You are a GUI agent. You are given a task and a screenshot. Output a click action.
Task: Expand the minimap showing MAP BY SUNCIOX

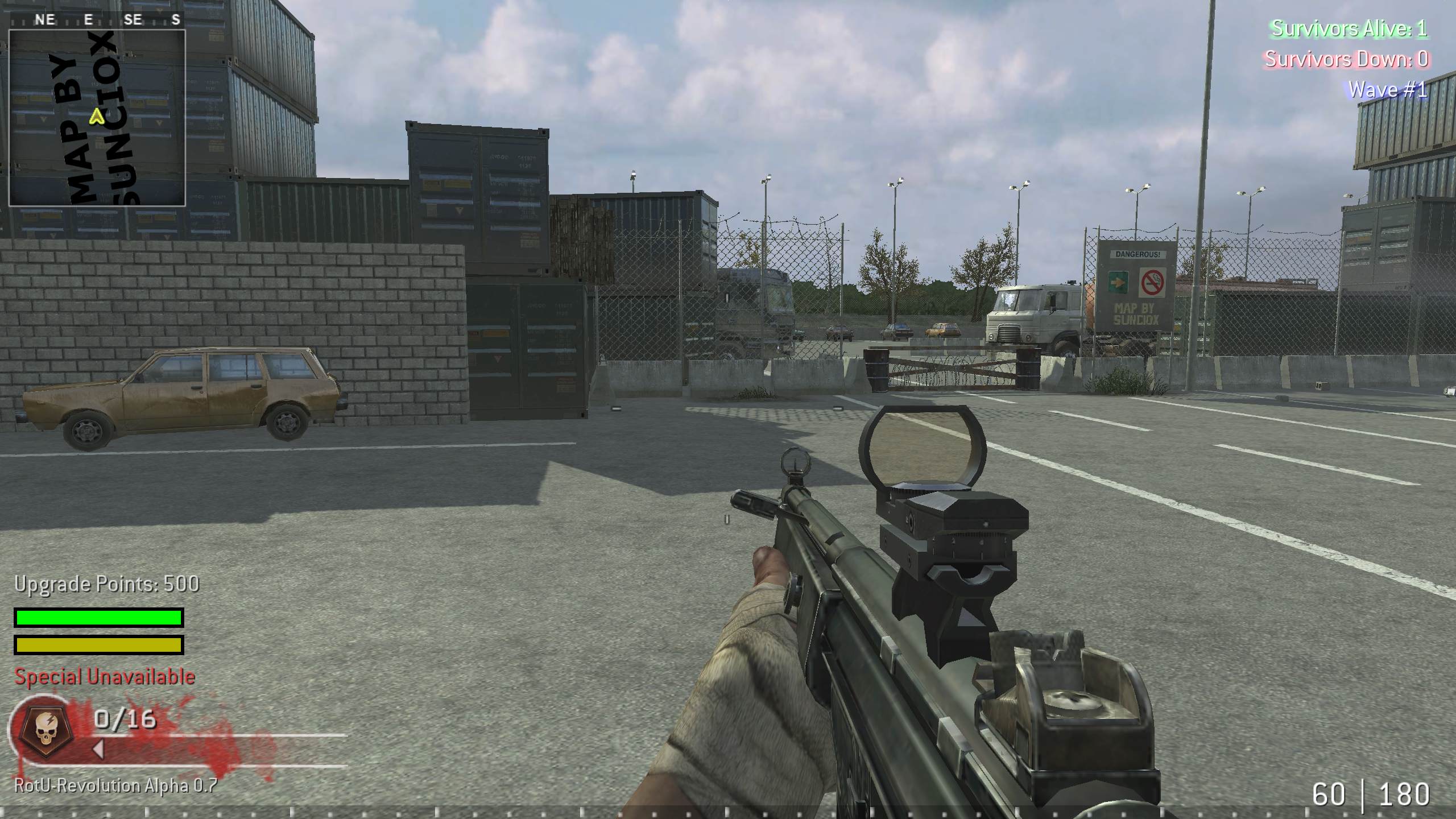pyautogui.click(x=98, y=118)
